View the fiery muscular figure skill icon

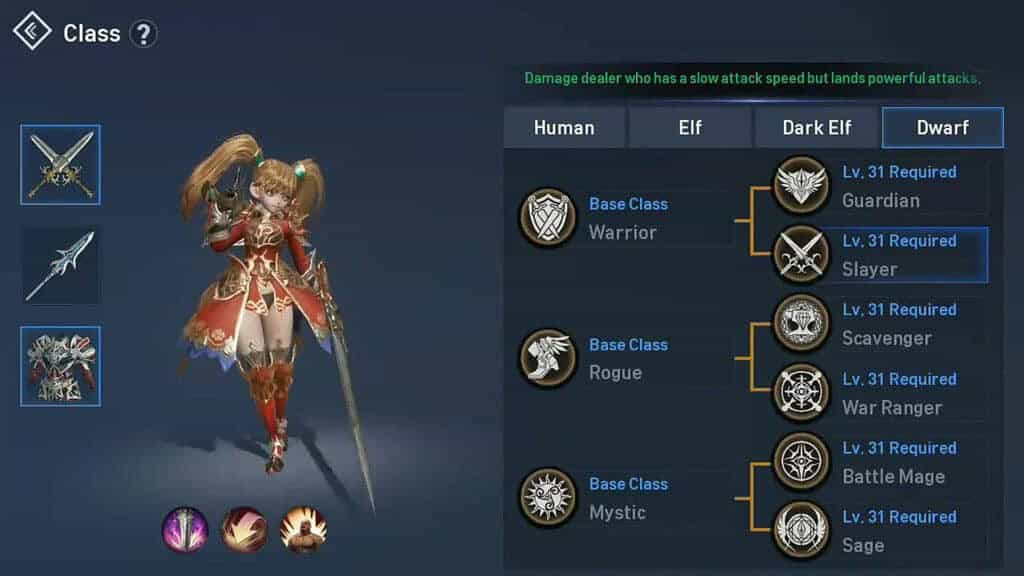tap(303, 529)
